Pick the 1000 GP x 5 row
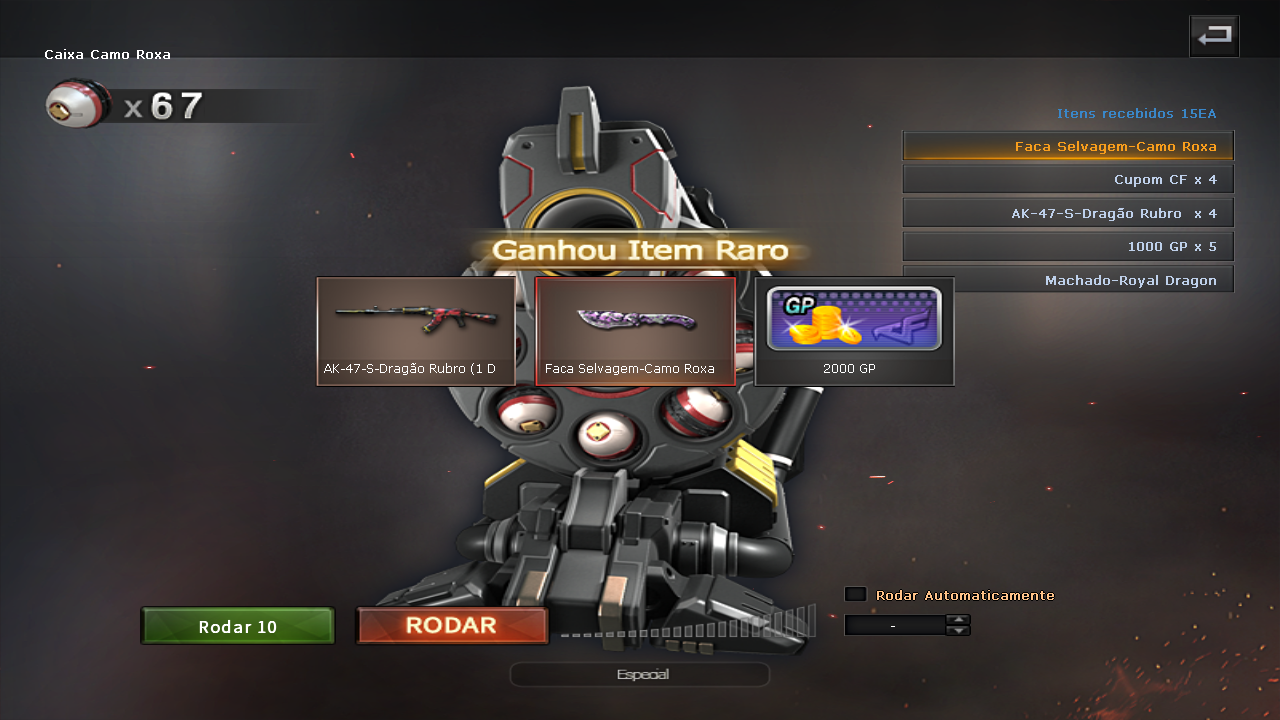1280x720 pixels. click(1068, 246)
